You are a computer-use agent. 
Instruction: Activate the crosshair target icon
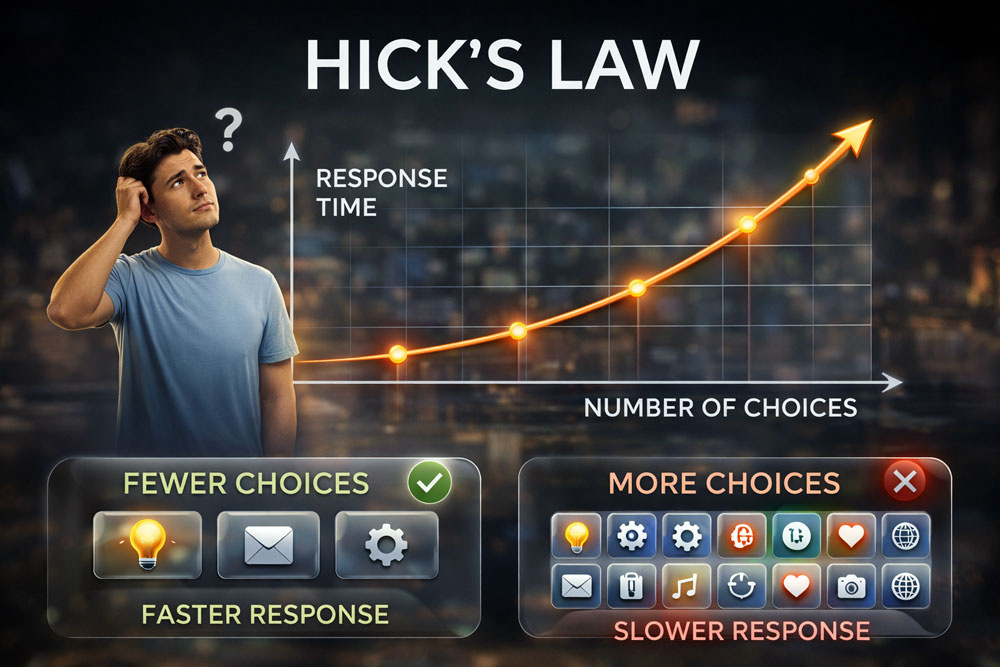(741, 587)
